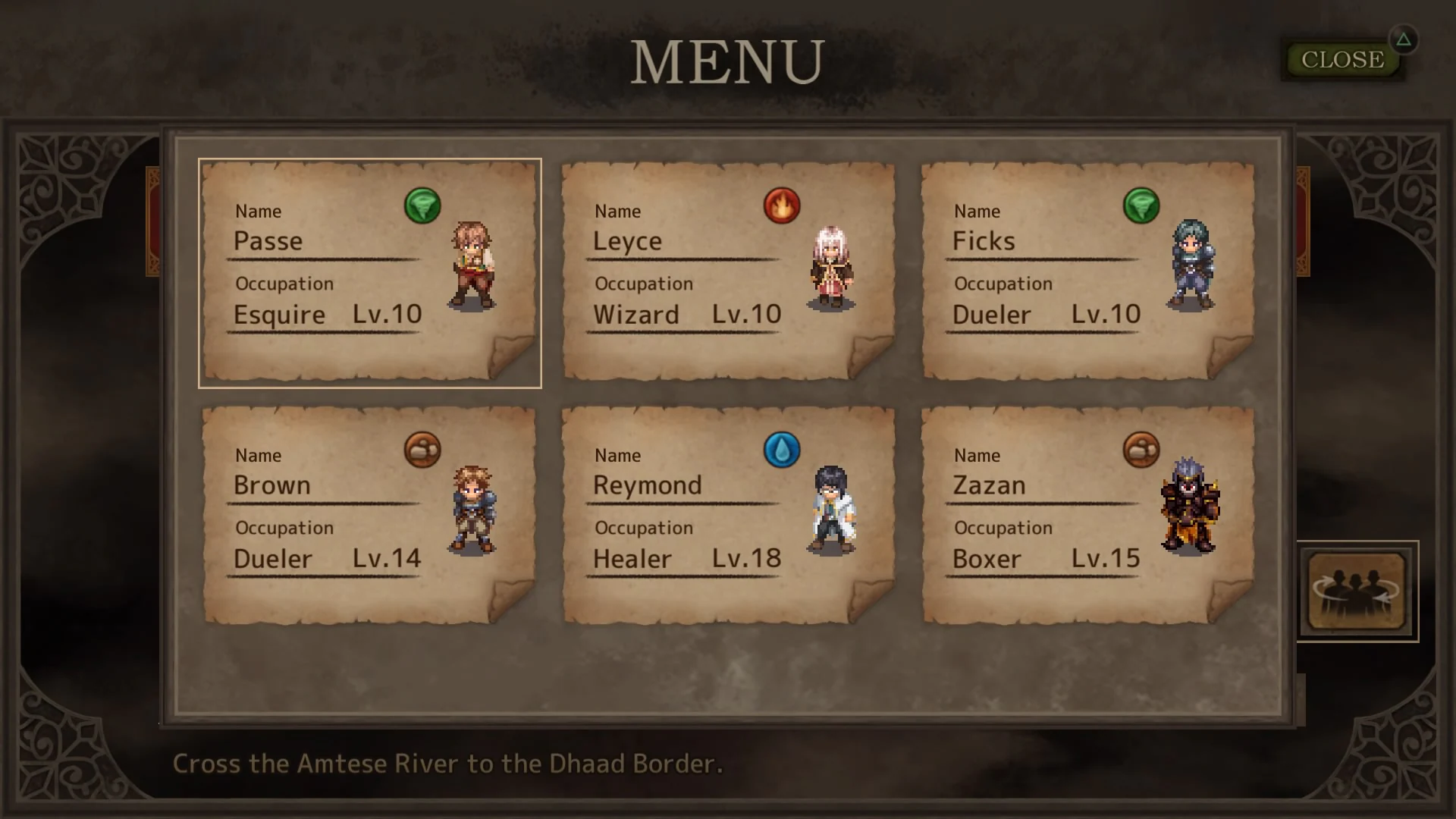This screenshot has height=819, width=1456.
Task: Click the fire element icon on Leyce's card
Action: click(783, 205)
